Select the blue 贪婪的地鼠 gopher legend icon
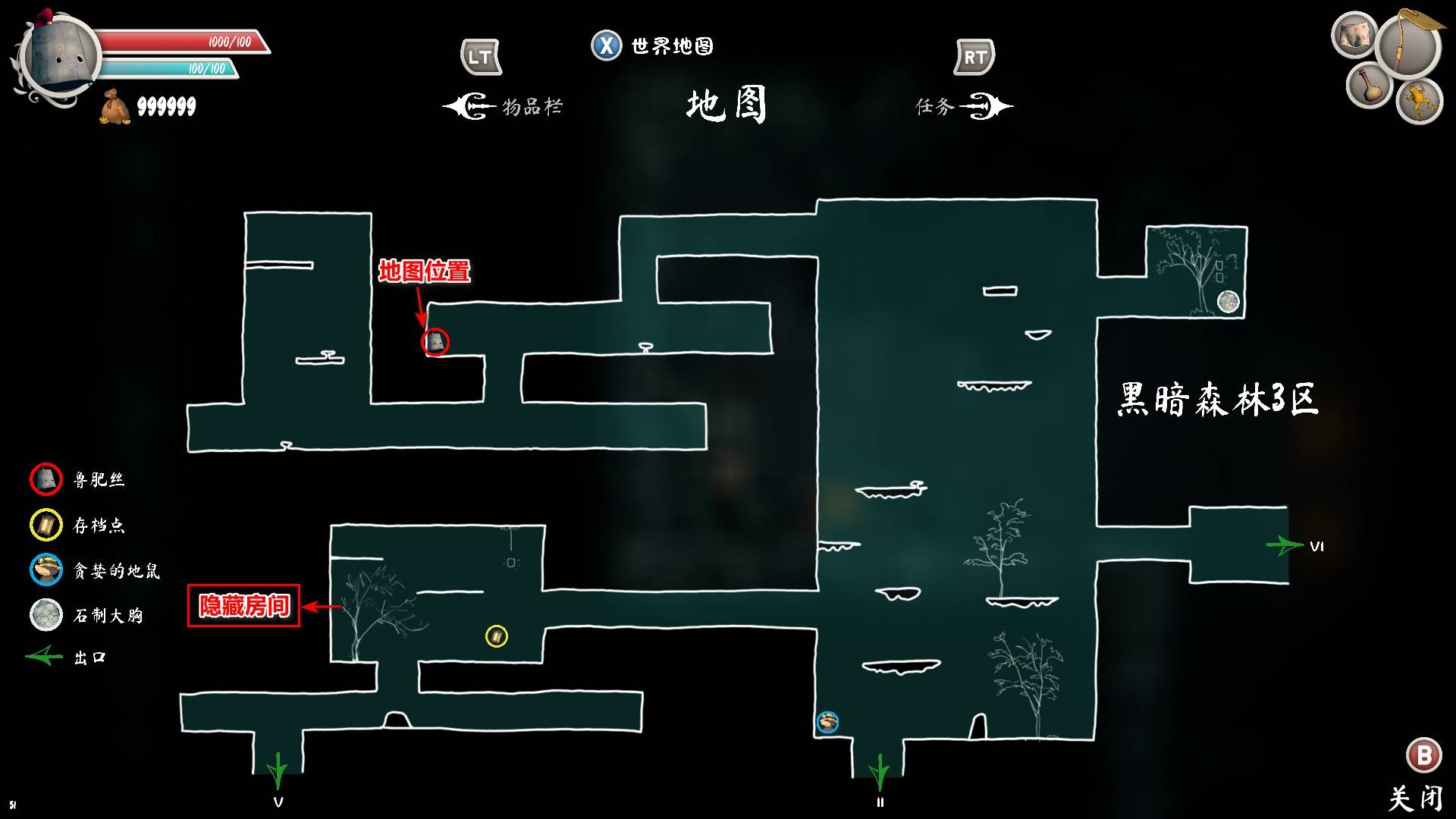Screen dimensions: 1456x819 point(47,571)
